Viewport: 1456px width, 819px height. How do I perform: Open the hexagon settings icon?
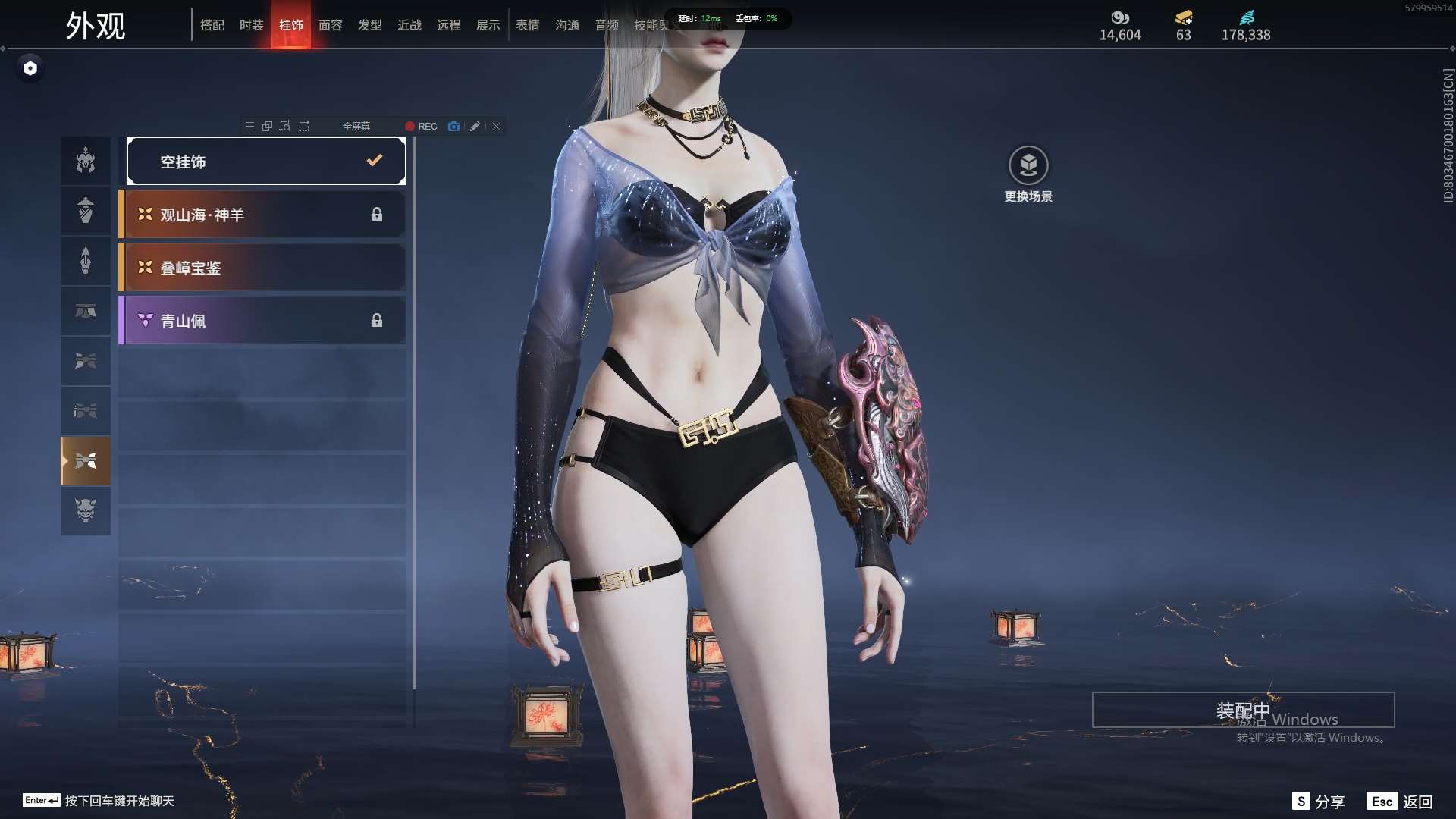(x=30, y=68)
